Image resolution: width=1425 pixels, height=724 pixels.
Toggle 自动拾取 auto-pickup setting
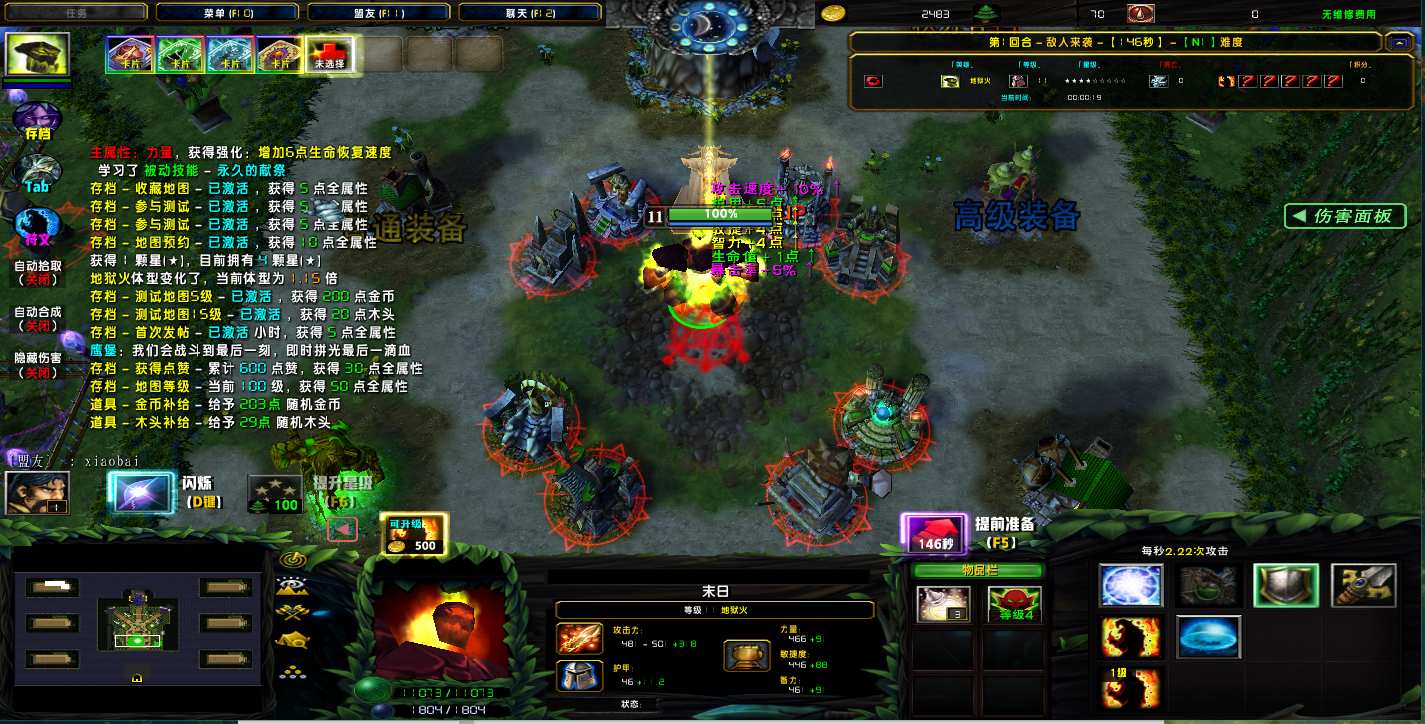tap(38, 273)
